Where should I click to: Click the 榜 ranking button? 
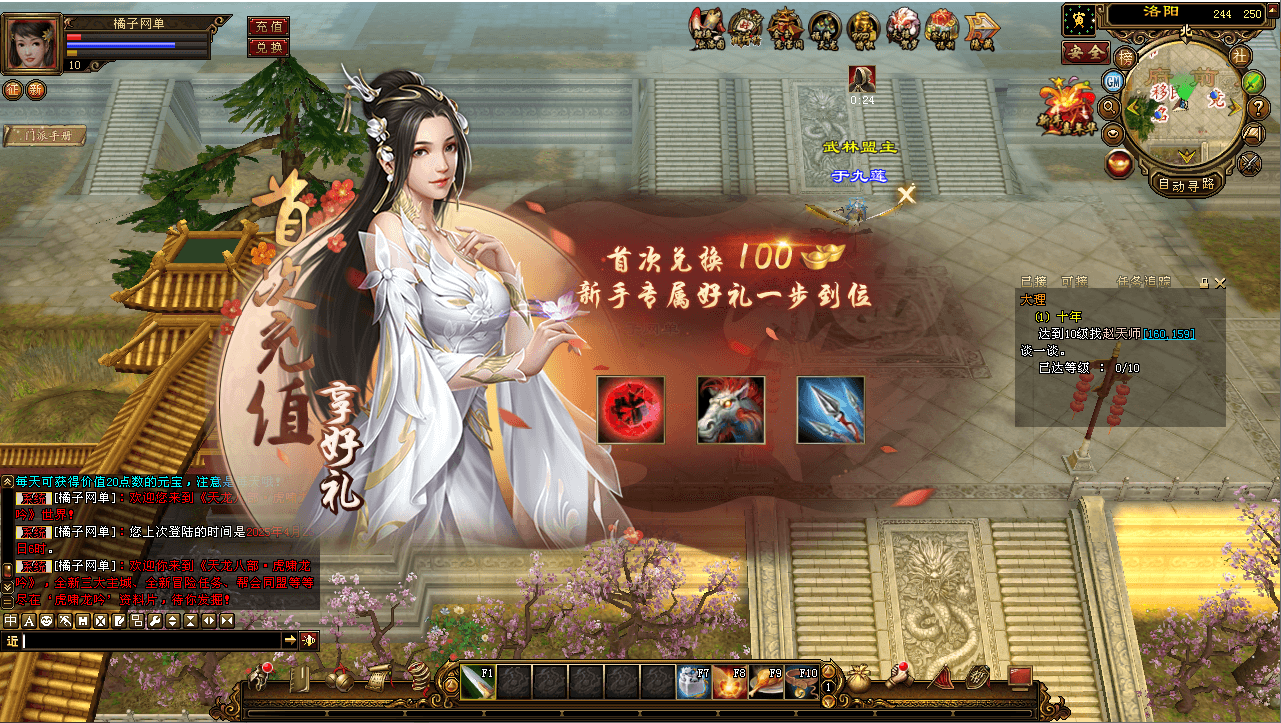tap(1126, 57)
